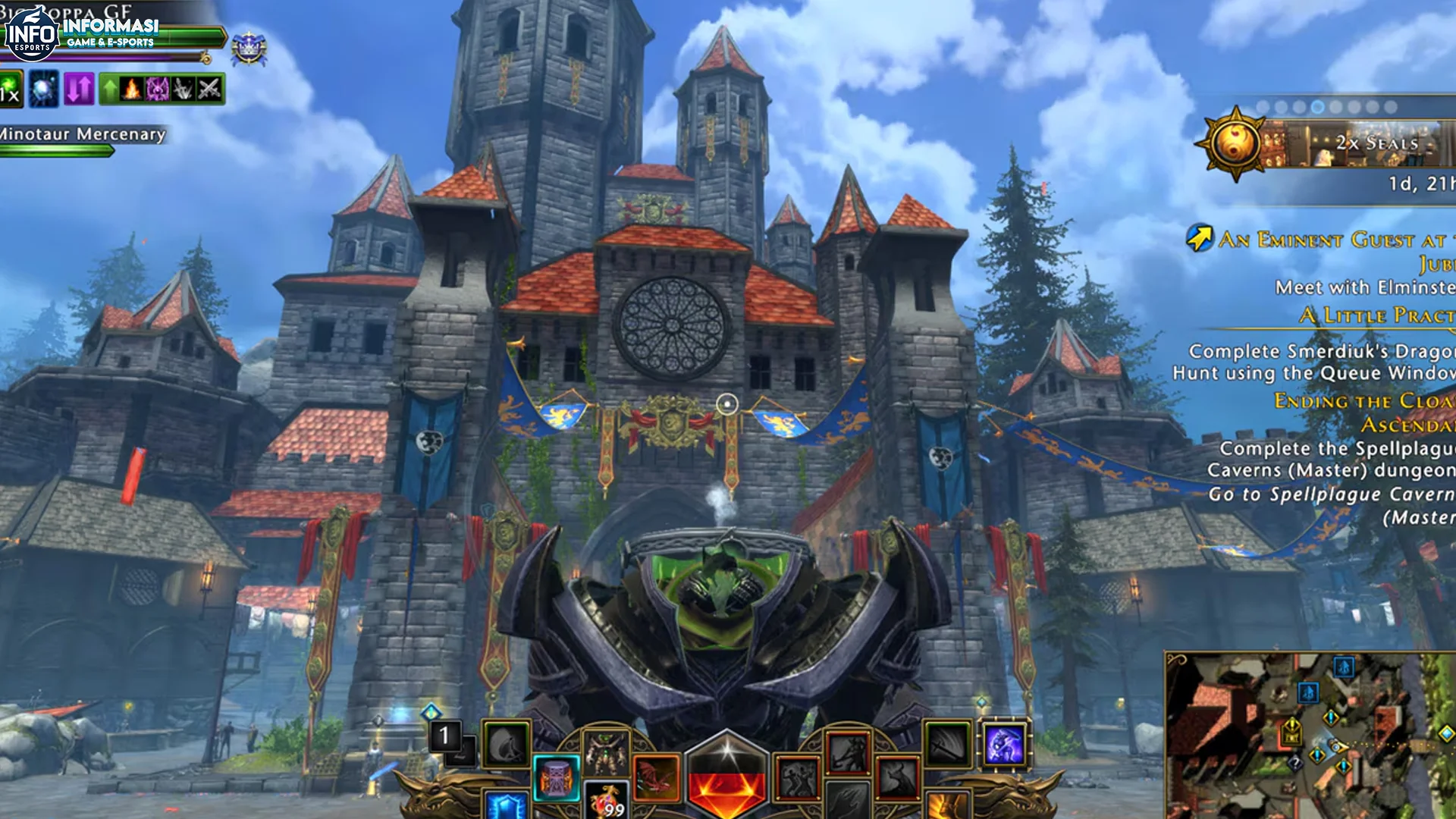Screen dimensions: 1456x819
Task: Click the question mark marker on the minimap
Action: pyautogui.click(x=1295, y=763)
